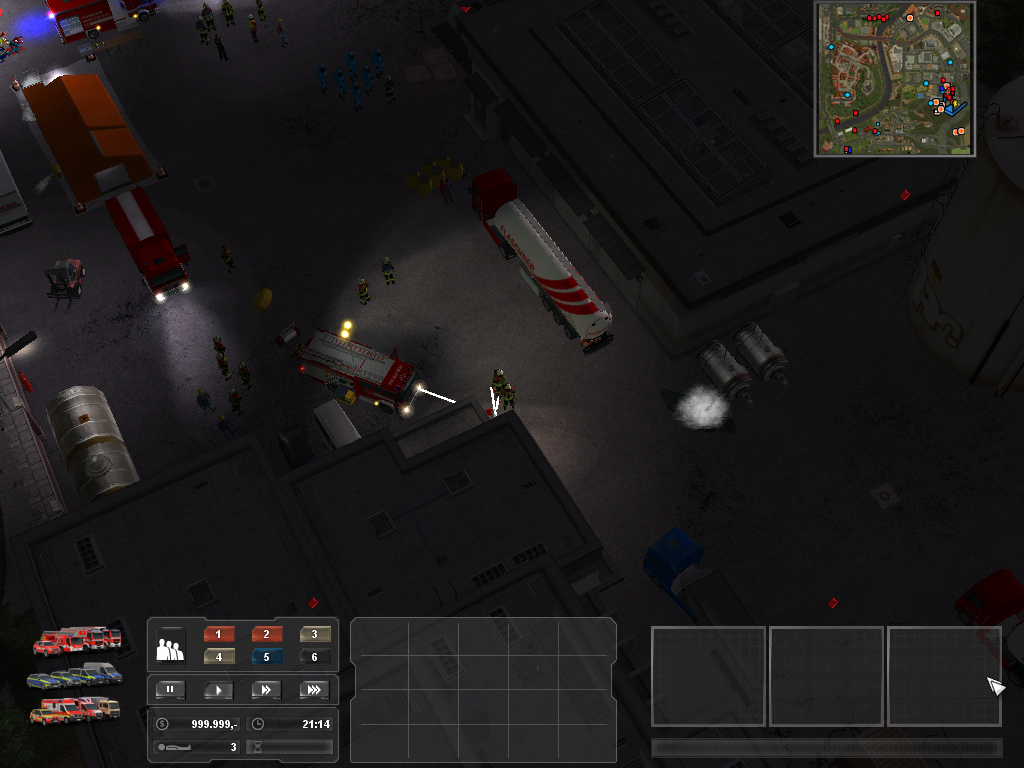Select unit group 3
The image size is (1024, 768).
tap(315, 634)
